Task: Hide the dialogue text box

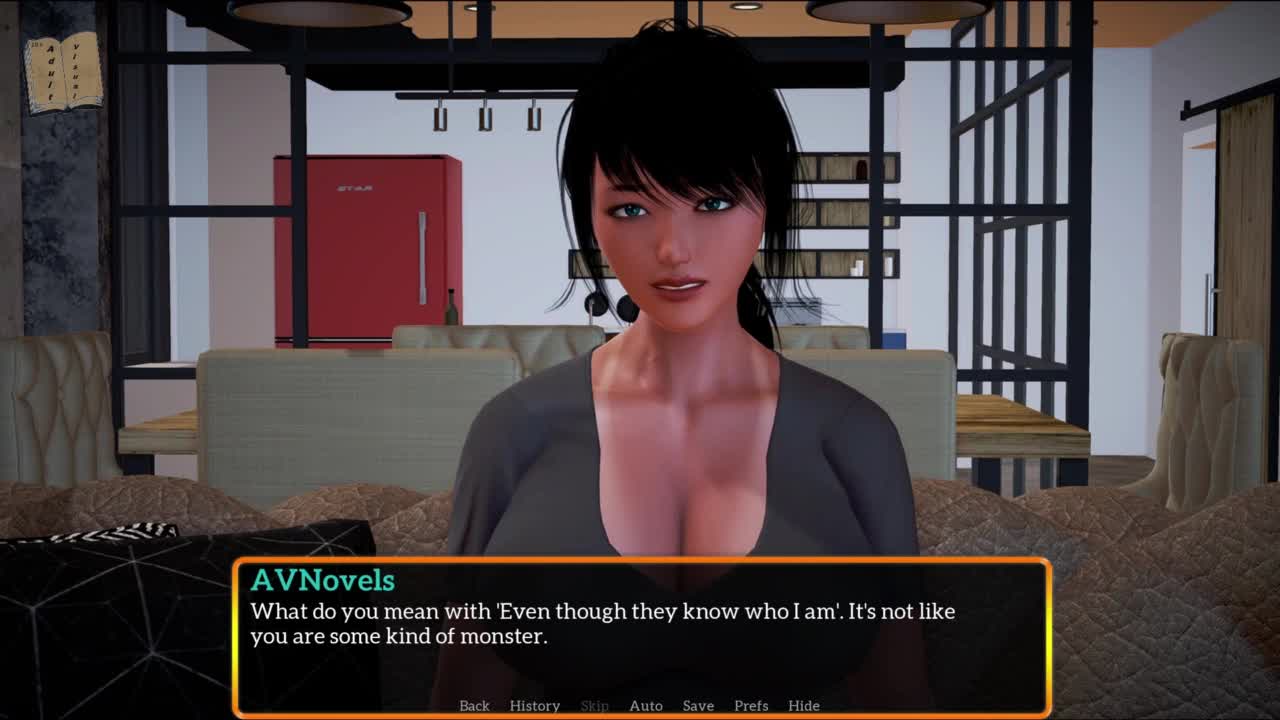Action: 803,705
